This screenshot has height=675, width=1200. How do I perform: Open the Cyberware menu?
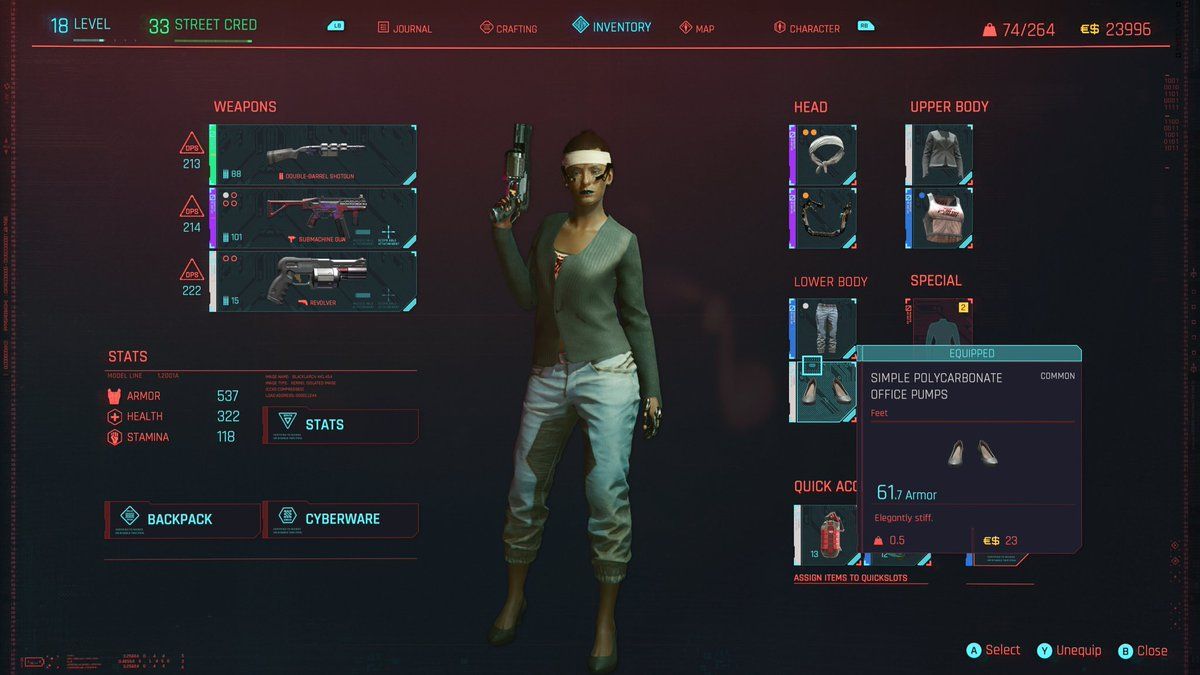coord(340,519)
